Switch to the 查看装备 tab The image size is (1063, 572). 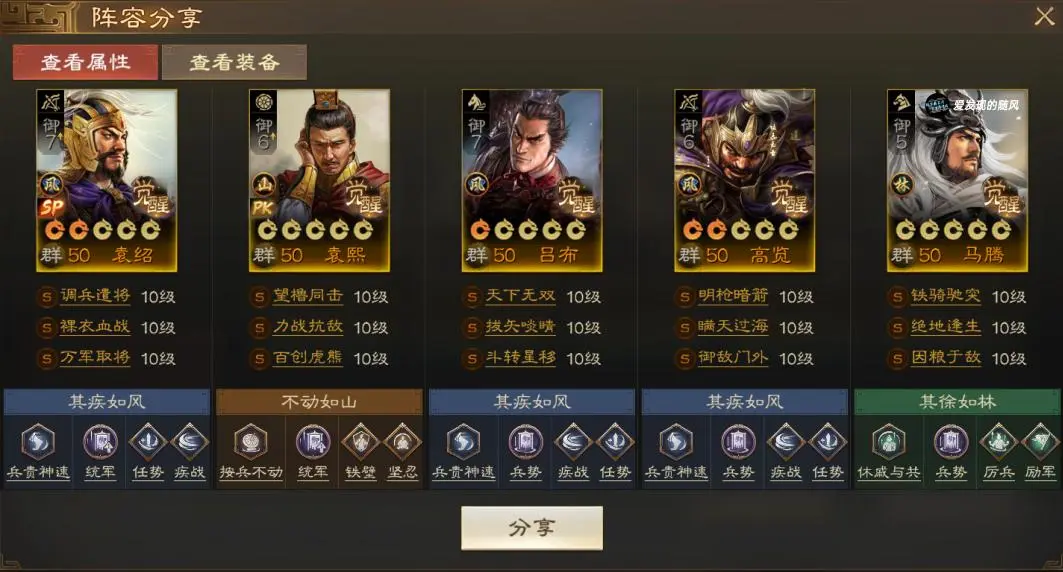(234, 62)
